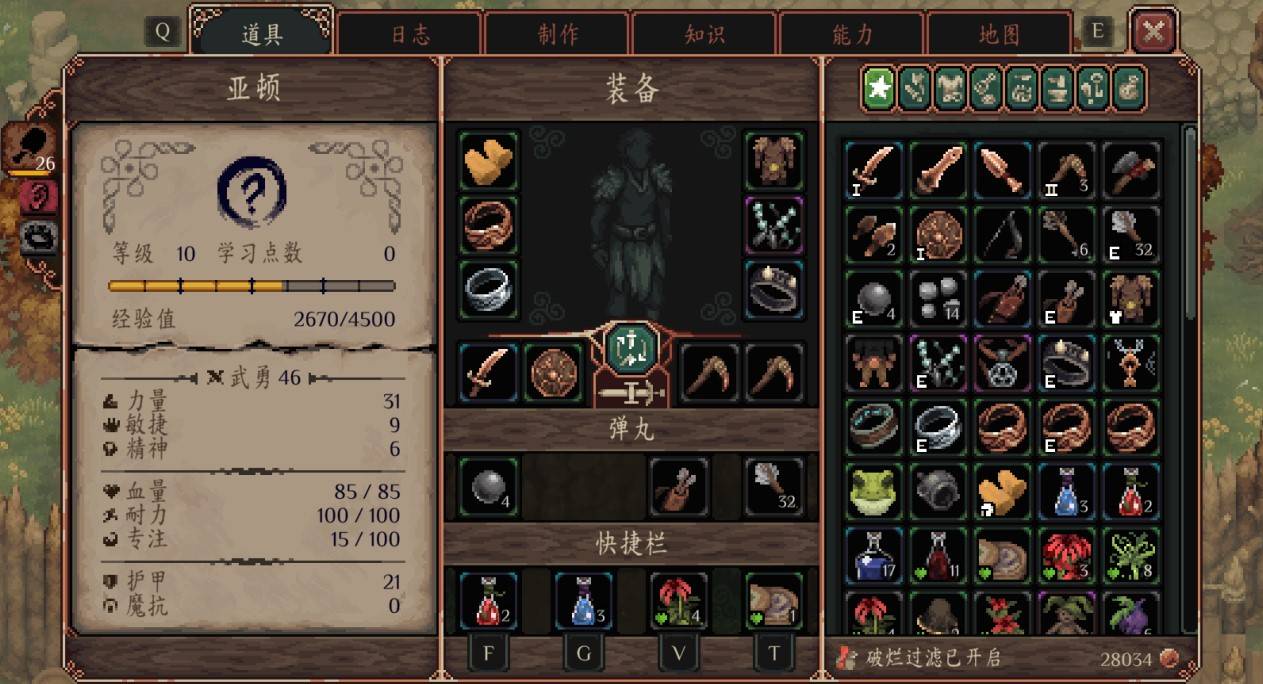Image resolution: width=1263 pixels, height=684 pixels.
Task: Click the weapon set swap button
Action: pos(631,347)
